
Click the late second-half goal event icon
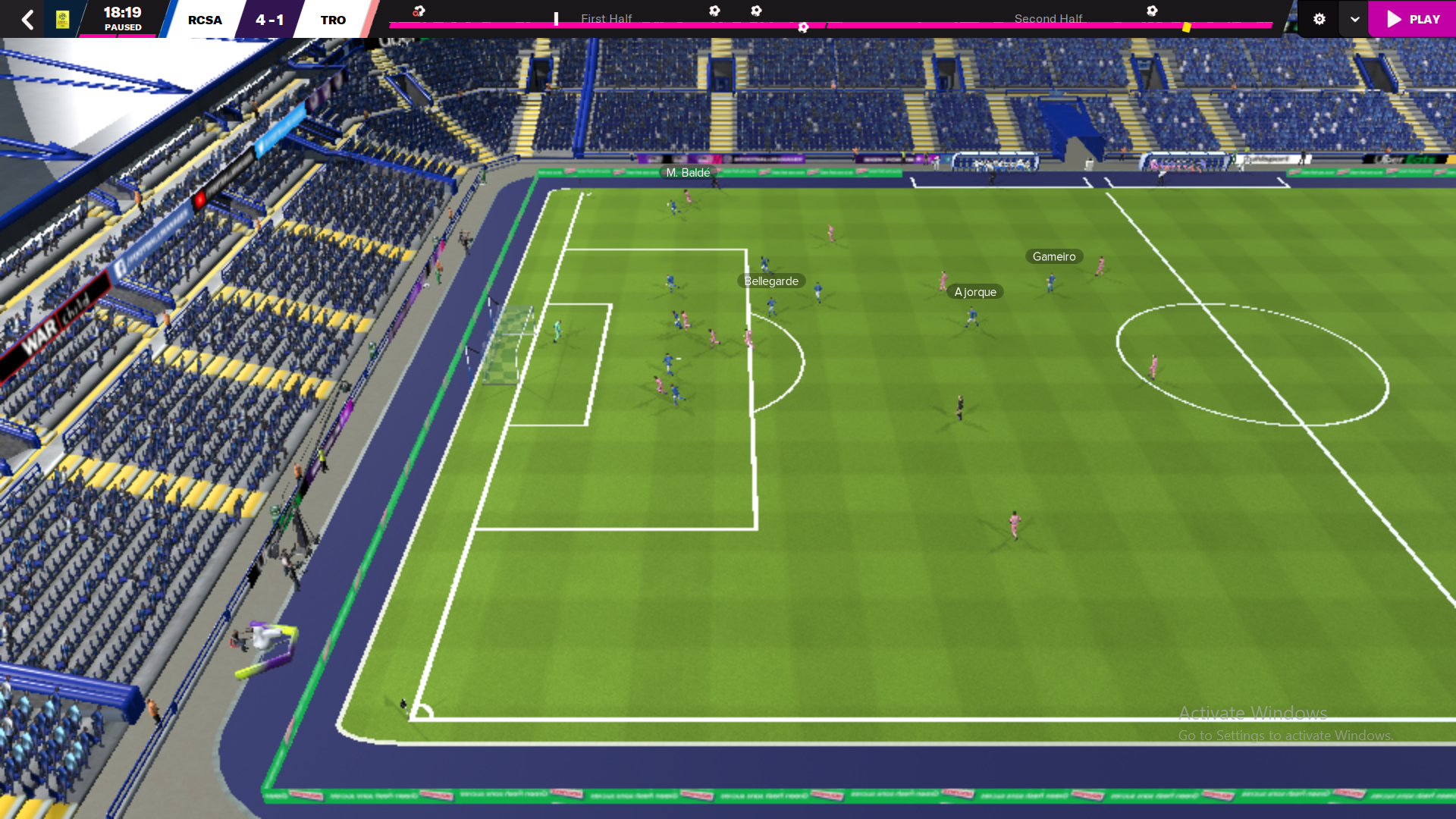[x=1153, y=11]
